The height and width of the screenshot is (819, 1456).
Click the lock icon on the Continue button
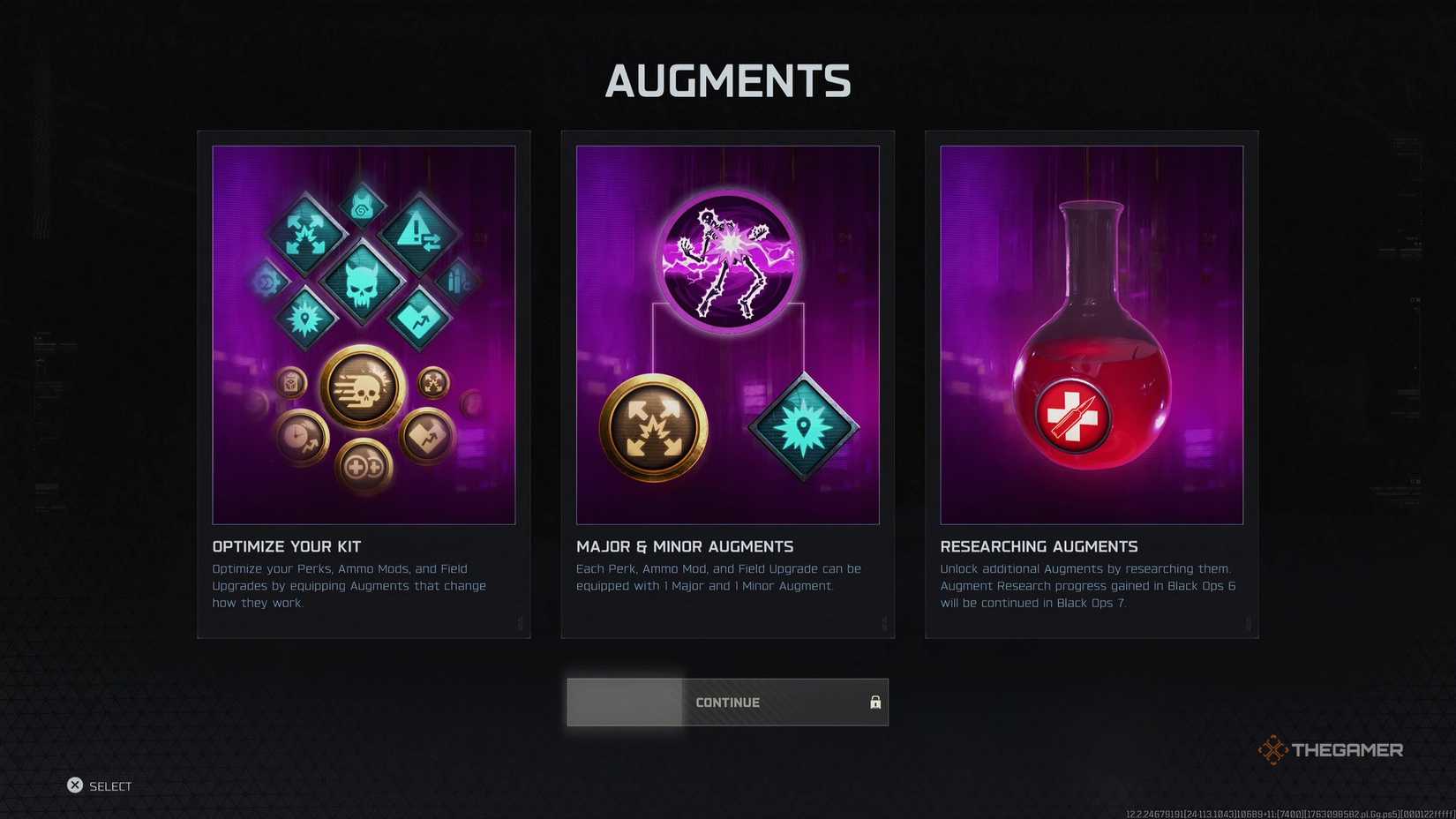[x=875, y=703]
